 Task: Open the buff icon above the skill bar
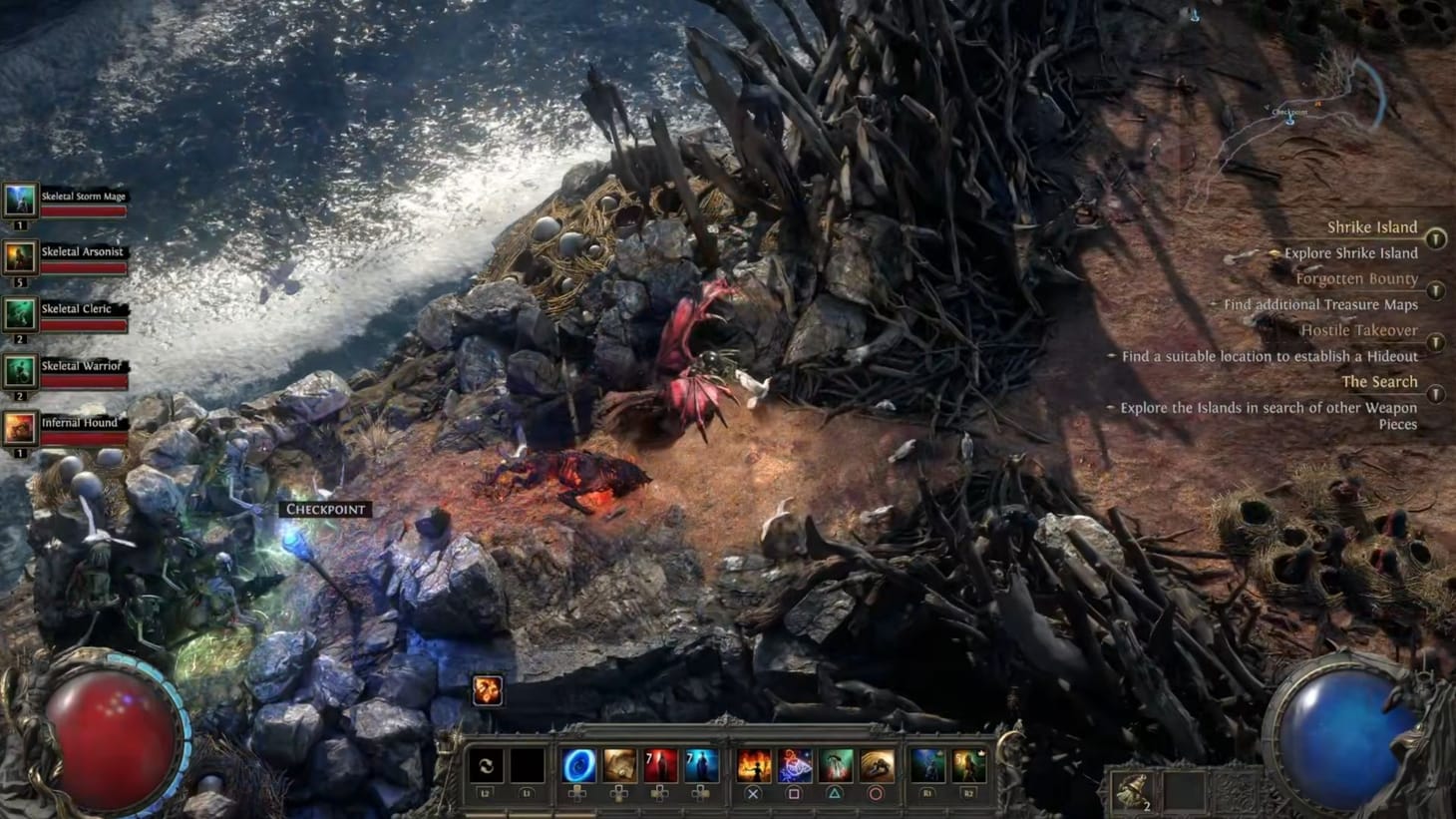(486, 688)
